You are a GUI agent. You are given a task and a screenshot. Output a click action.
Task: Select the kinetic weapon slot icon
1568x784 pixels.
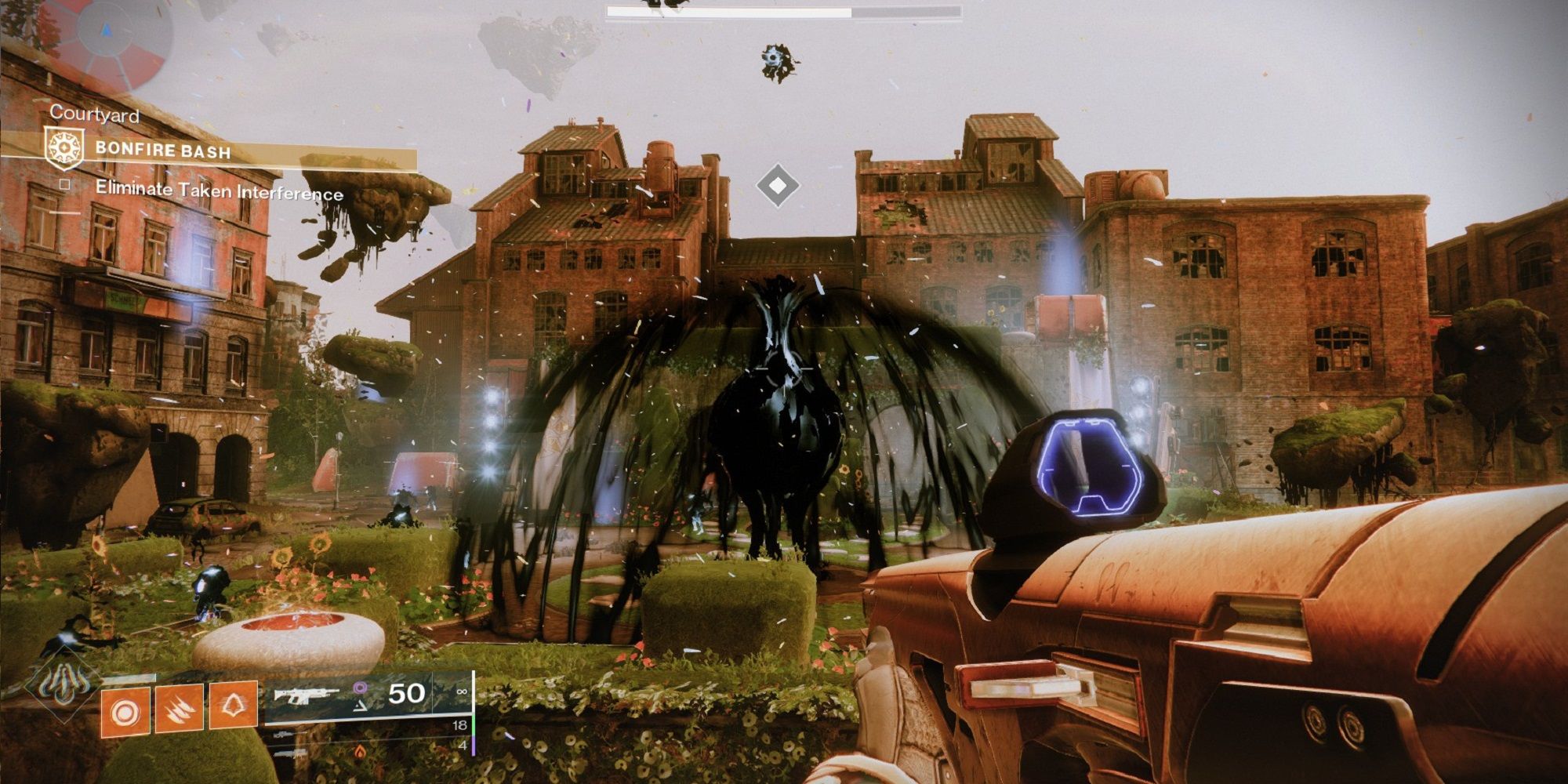pos(282,735)
